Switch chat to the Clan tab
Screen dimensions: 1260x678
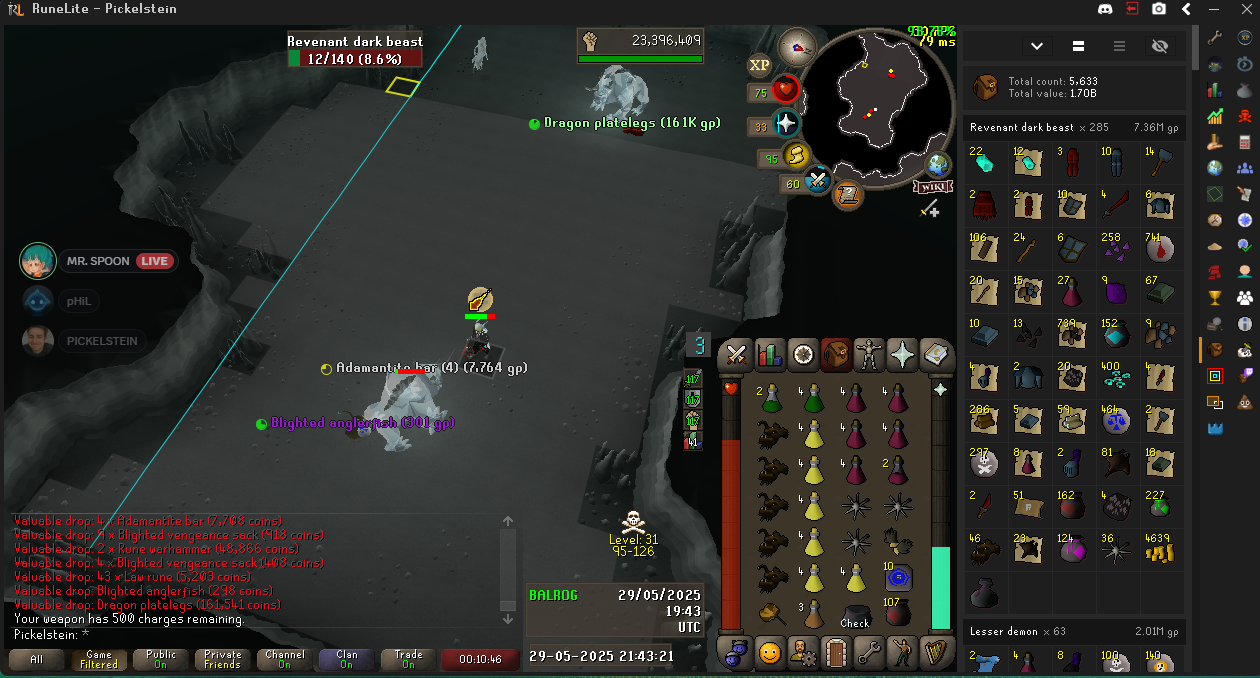click(x=347, y=660)
